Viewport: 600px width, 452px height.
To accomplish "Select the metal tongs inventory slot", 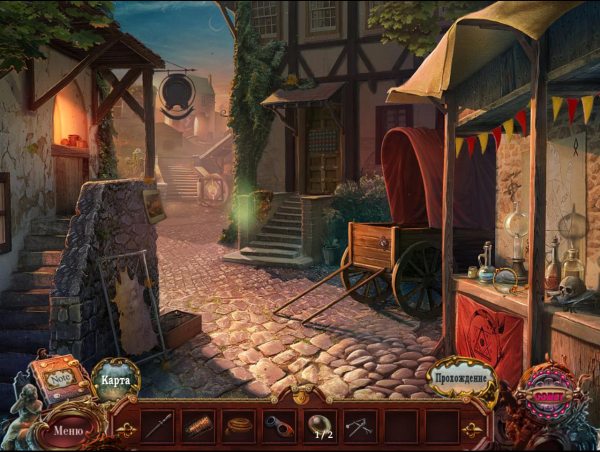I will pyautogui.click(x=360, y=426).
